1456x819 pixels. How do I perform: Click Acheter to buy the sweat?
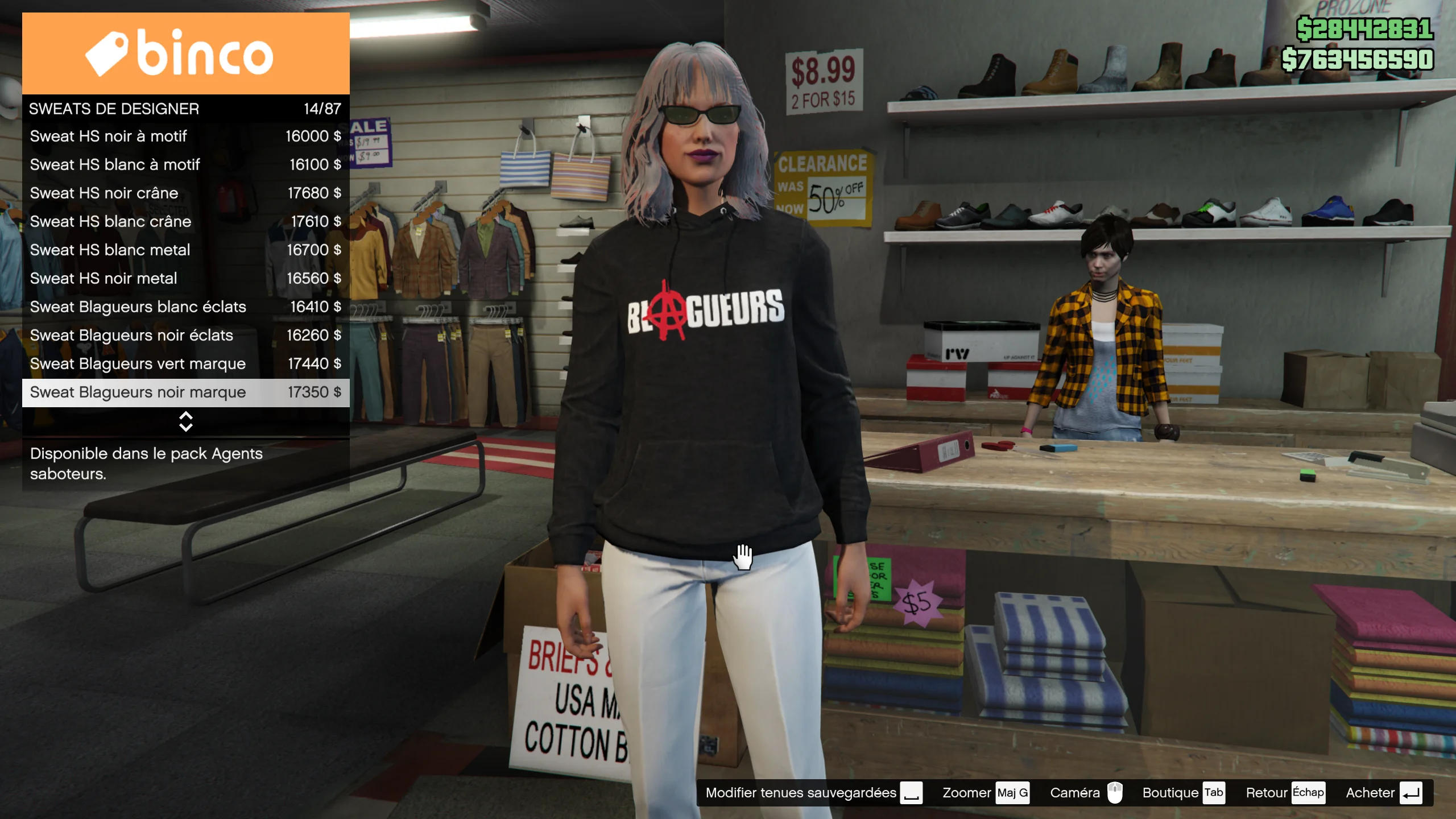(1383, 793)
